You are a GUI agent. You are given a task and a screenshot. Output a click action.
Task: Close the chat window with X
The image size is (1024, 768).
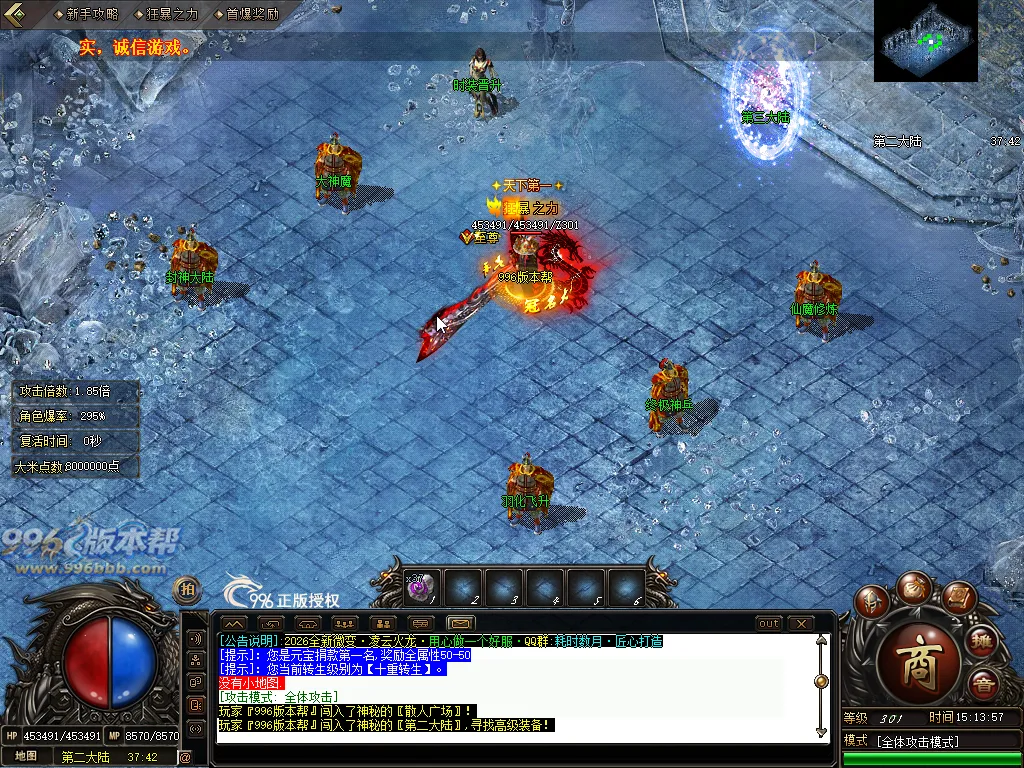[x=801, y=623]
